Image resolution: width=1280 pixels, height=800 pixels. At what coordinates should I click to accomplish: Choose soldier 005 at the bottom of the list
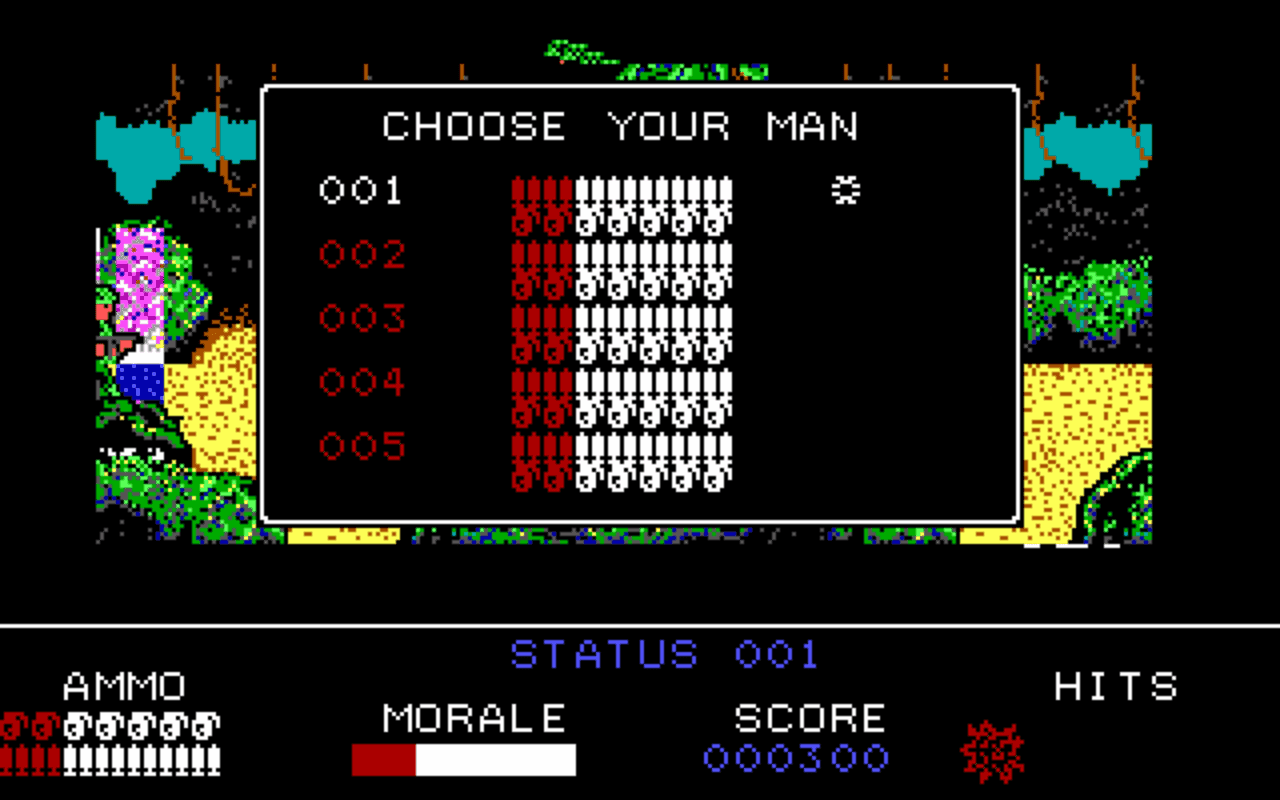[x=360, y=445]
